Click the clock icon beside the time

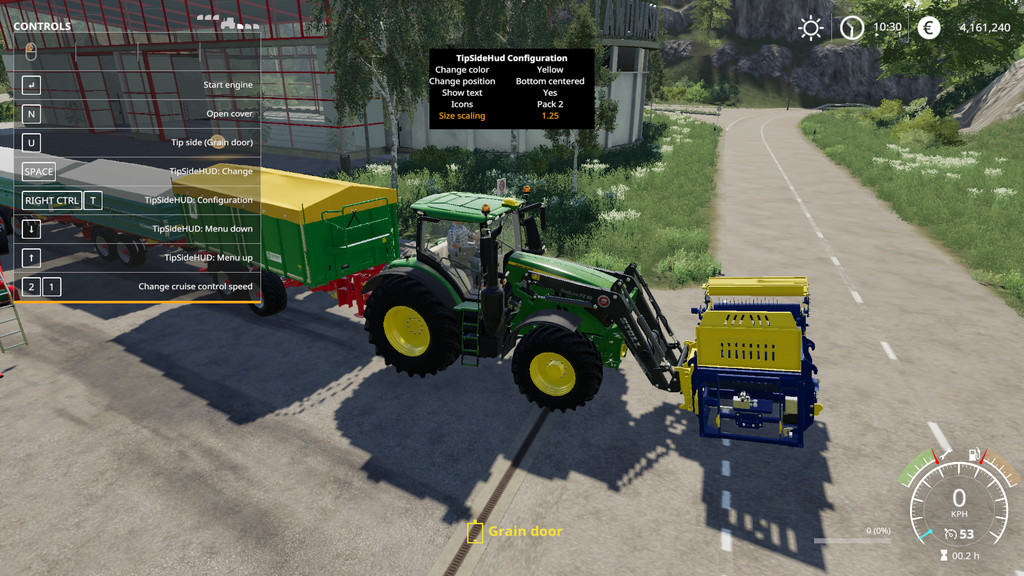pyautogui.click(x=852, y=28)
